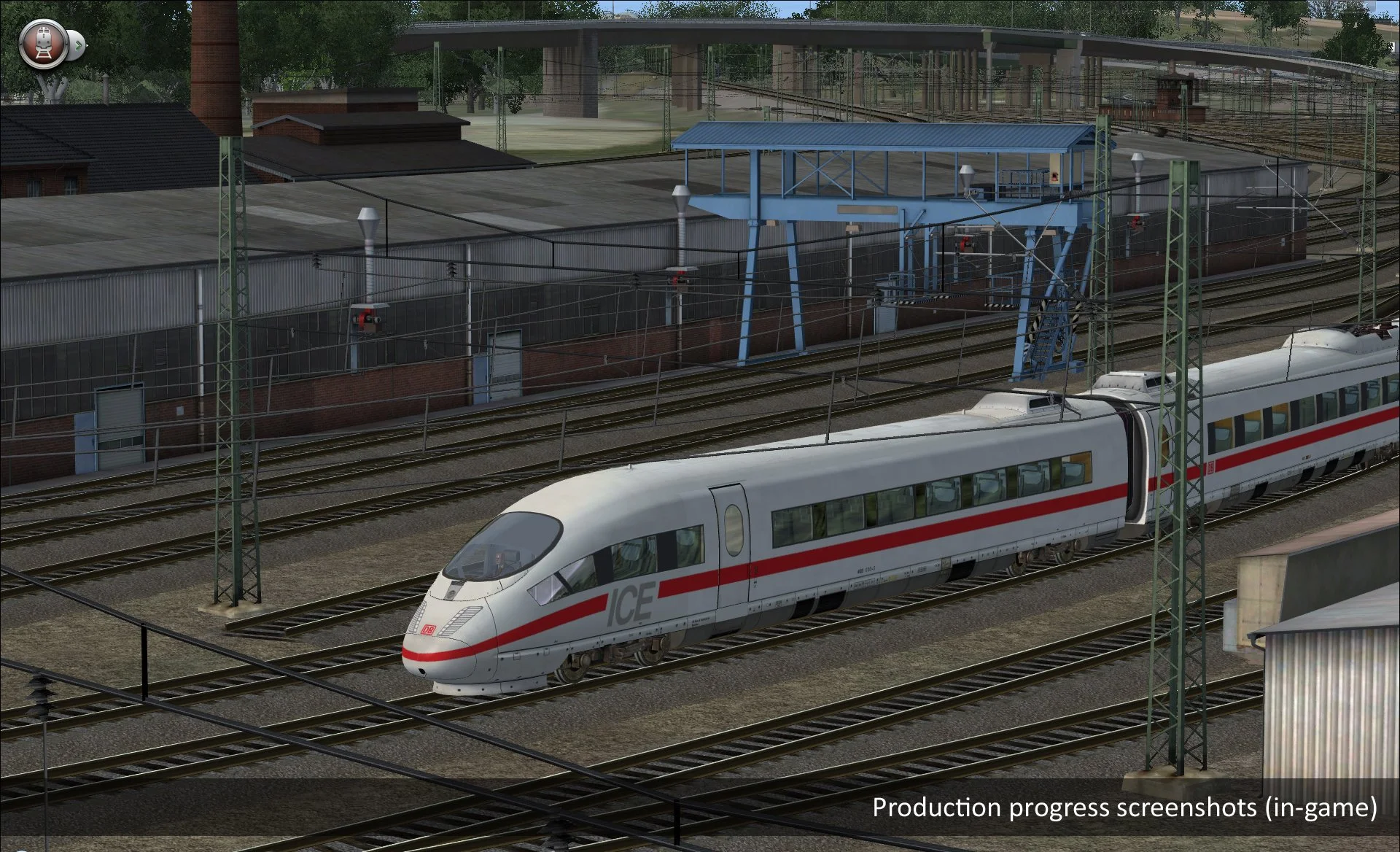Expand the green chevron next to the HUD icon
Screen dimensions: 1400x852
coord(78,45)
